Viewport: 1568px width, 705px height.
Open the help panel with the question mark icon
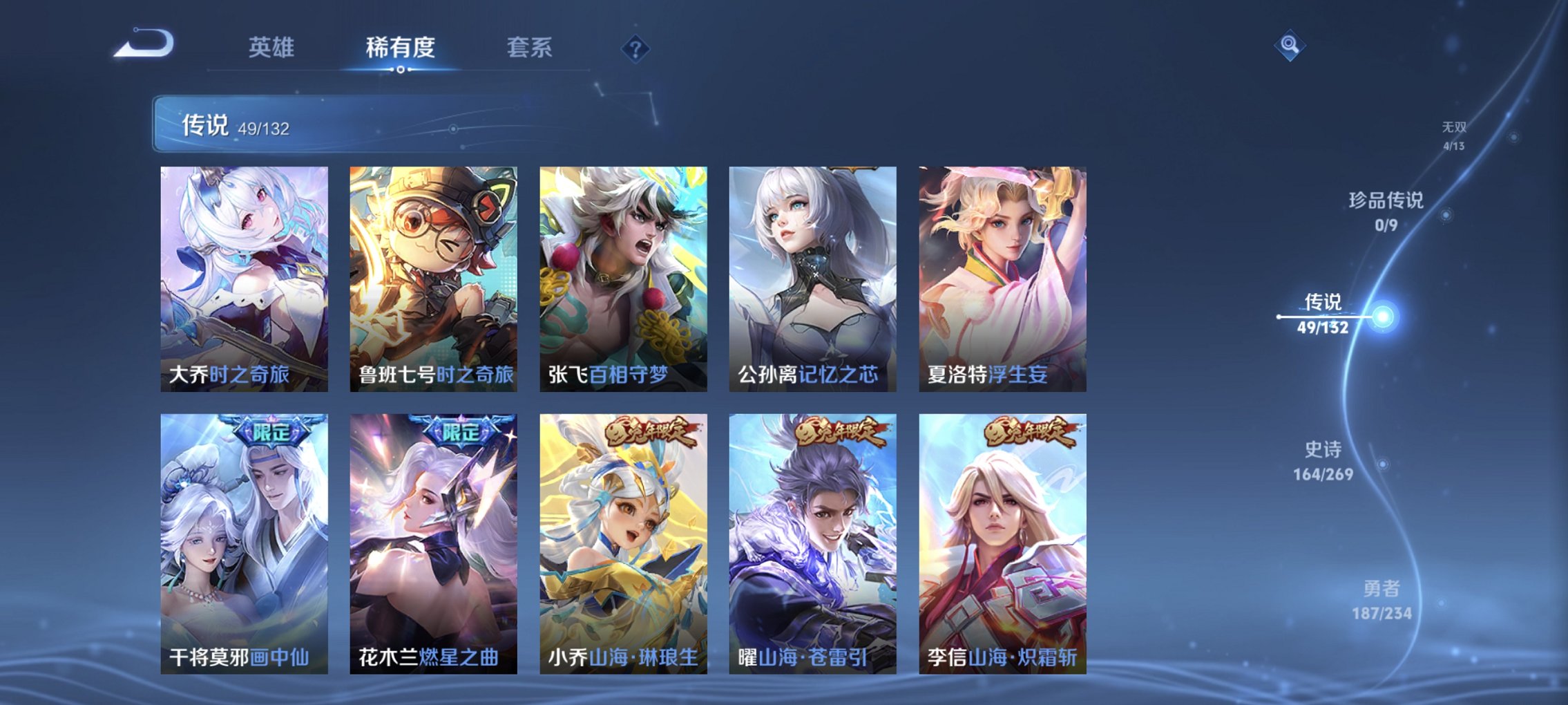(x=637, y=48)
